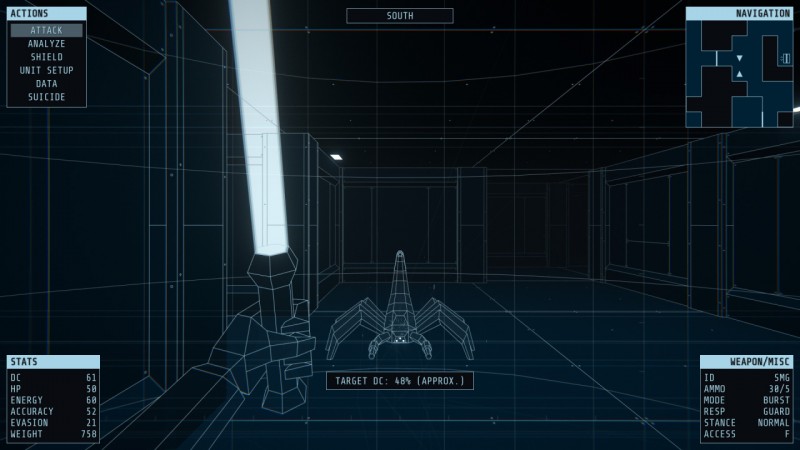The width and height of the screenshot is (800, 450).
Task: Open Unit Setup
Action: tap(46, 70)
